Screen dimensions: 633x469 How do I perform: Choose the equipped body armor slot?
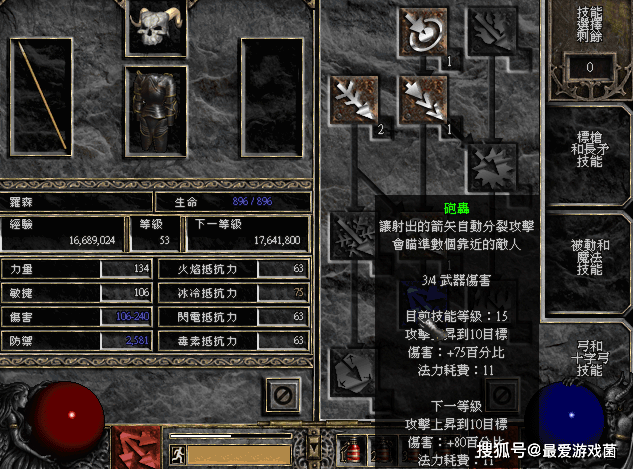click(156, 112)
